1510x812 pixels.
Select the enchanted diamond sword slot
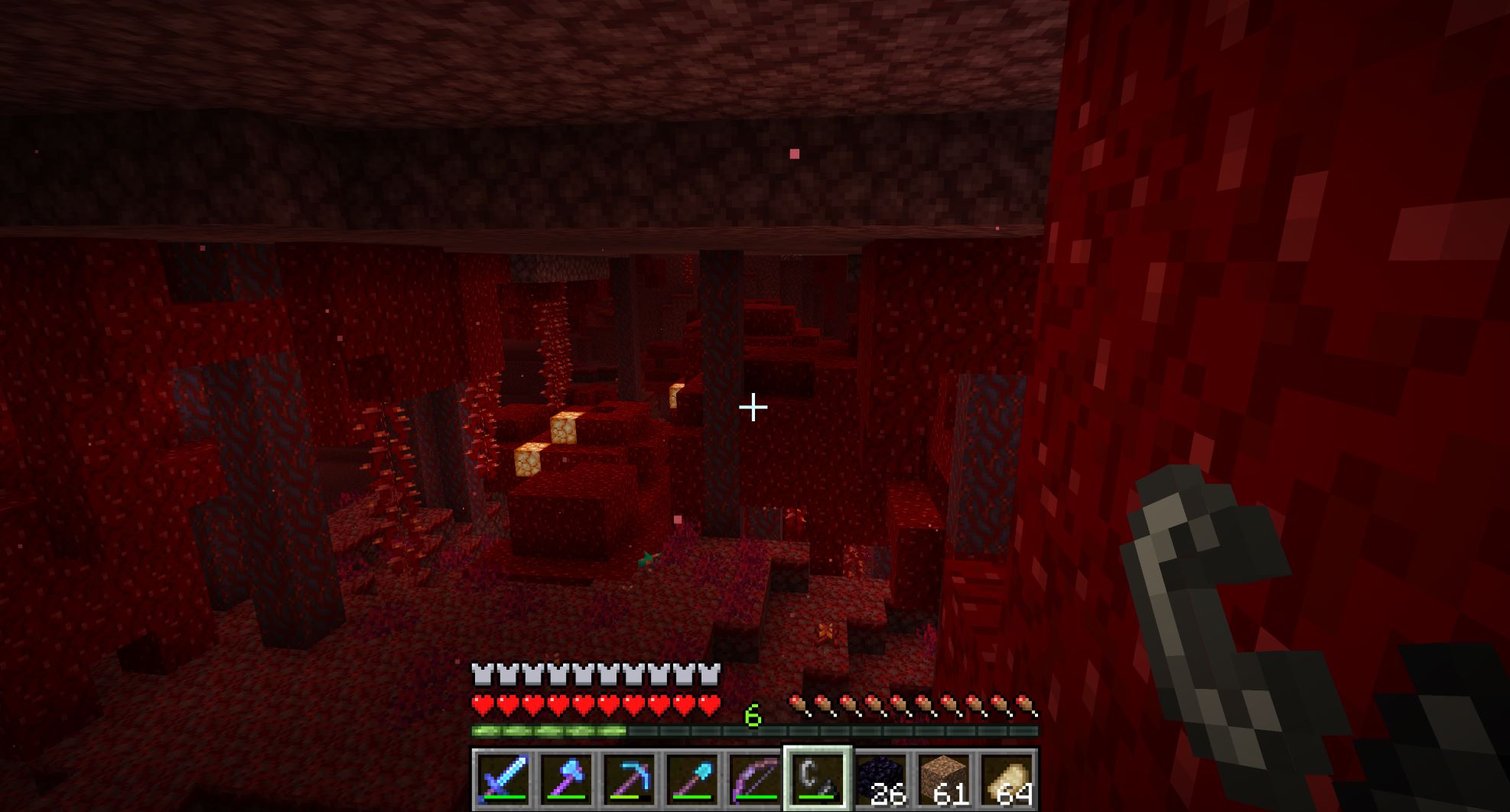502,779
